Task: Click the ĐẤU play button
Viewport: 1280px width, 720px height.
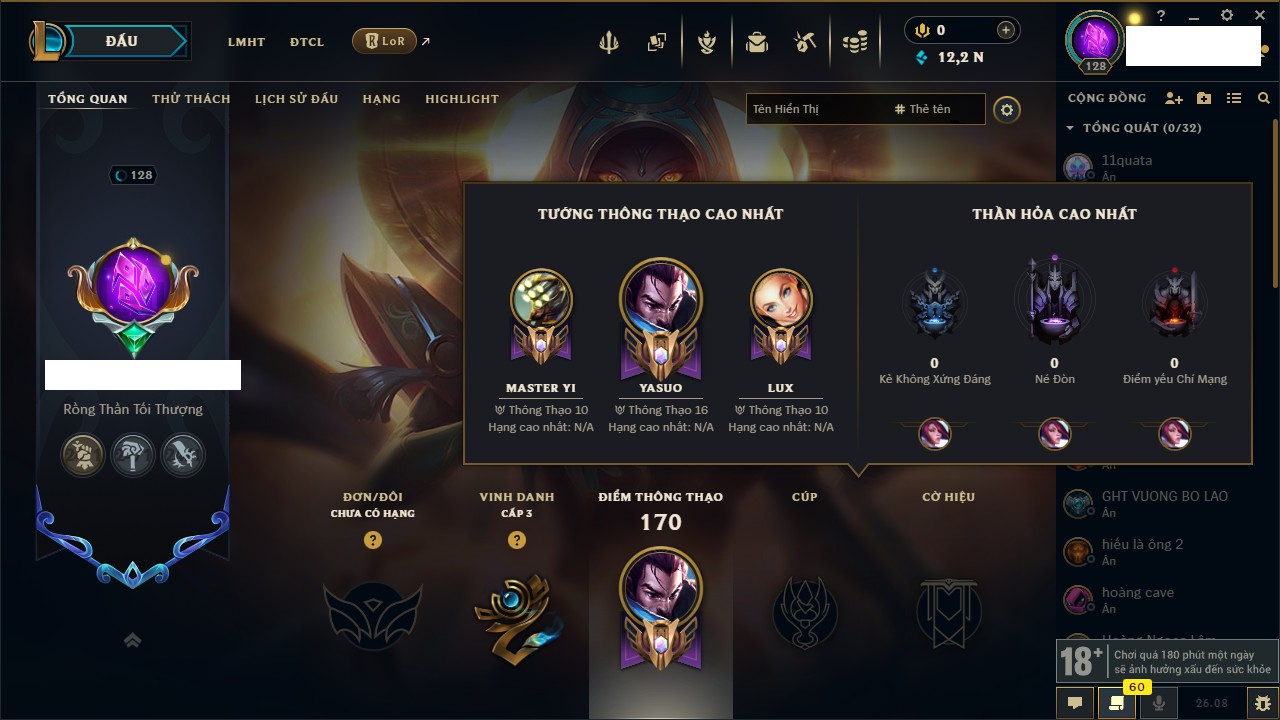Action: [x=120, y=41]
